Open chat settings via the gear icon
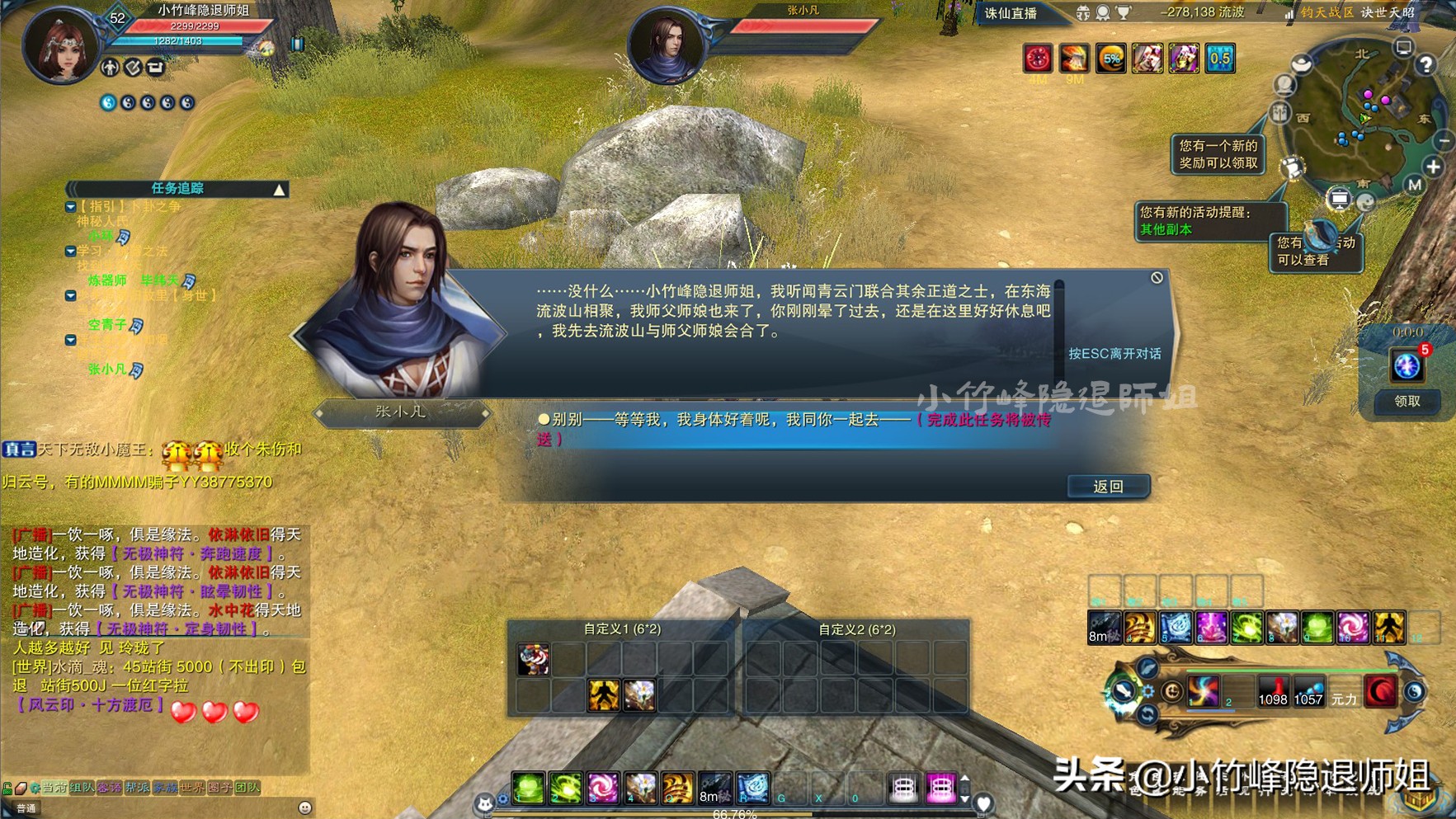The height and width of the screenshot is (819, 1456). [35, 788]
